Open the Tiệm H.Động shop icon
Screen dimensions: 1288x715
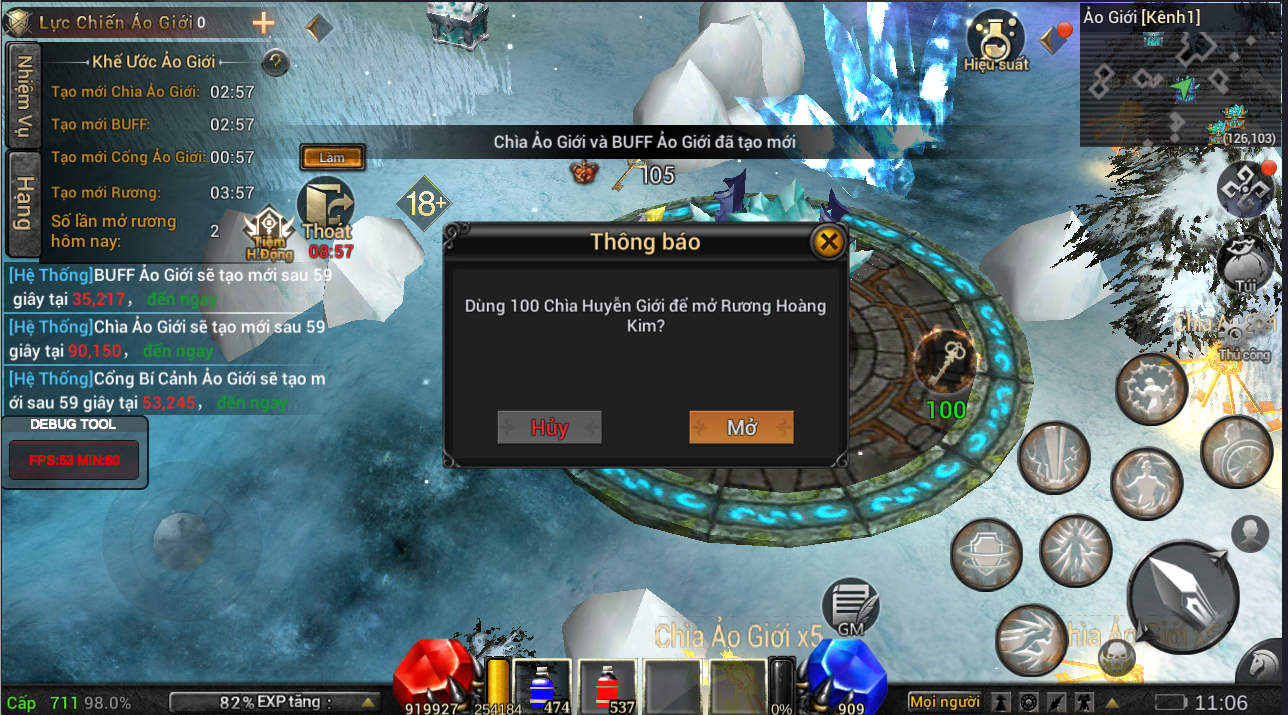(x=269, y=233)
